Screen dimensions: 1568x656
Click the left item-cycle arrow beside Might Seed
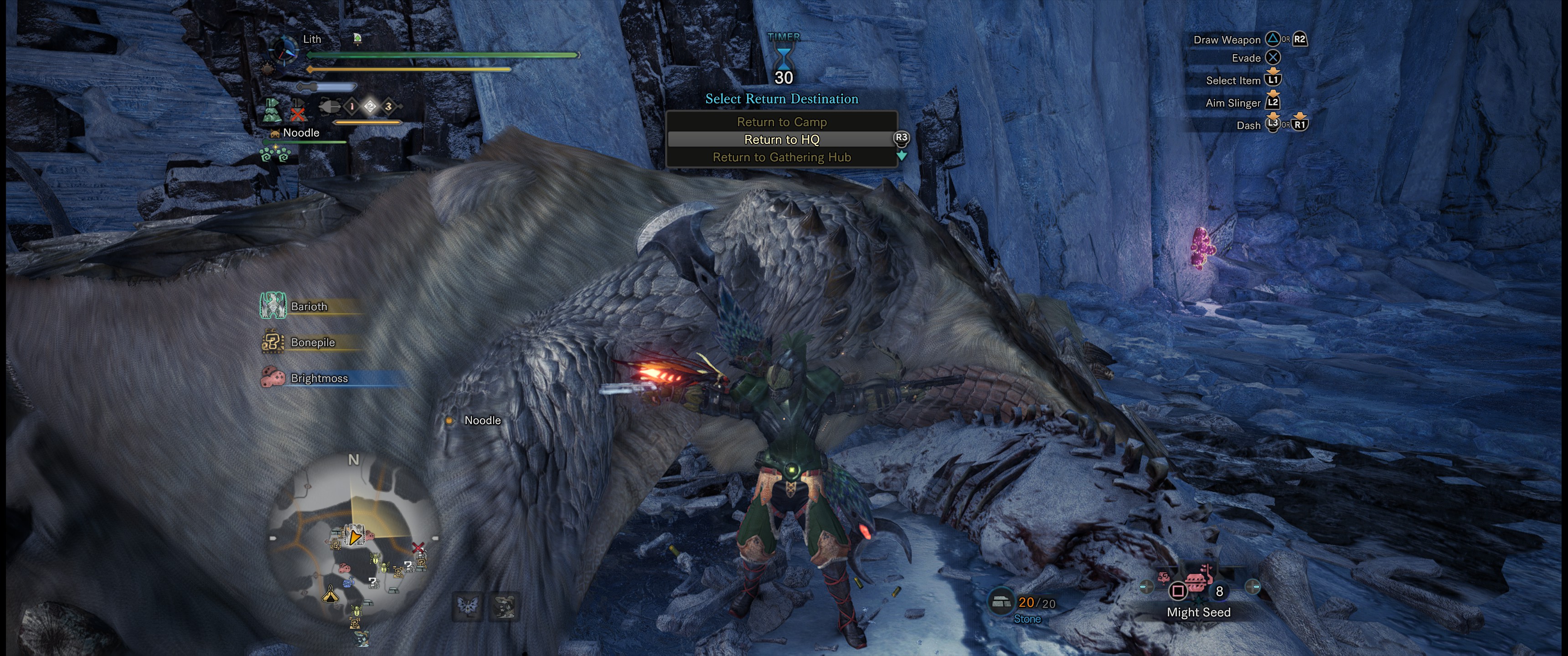1146,587
